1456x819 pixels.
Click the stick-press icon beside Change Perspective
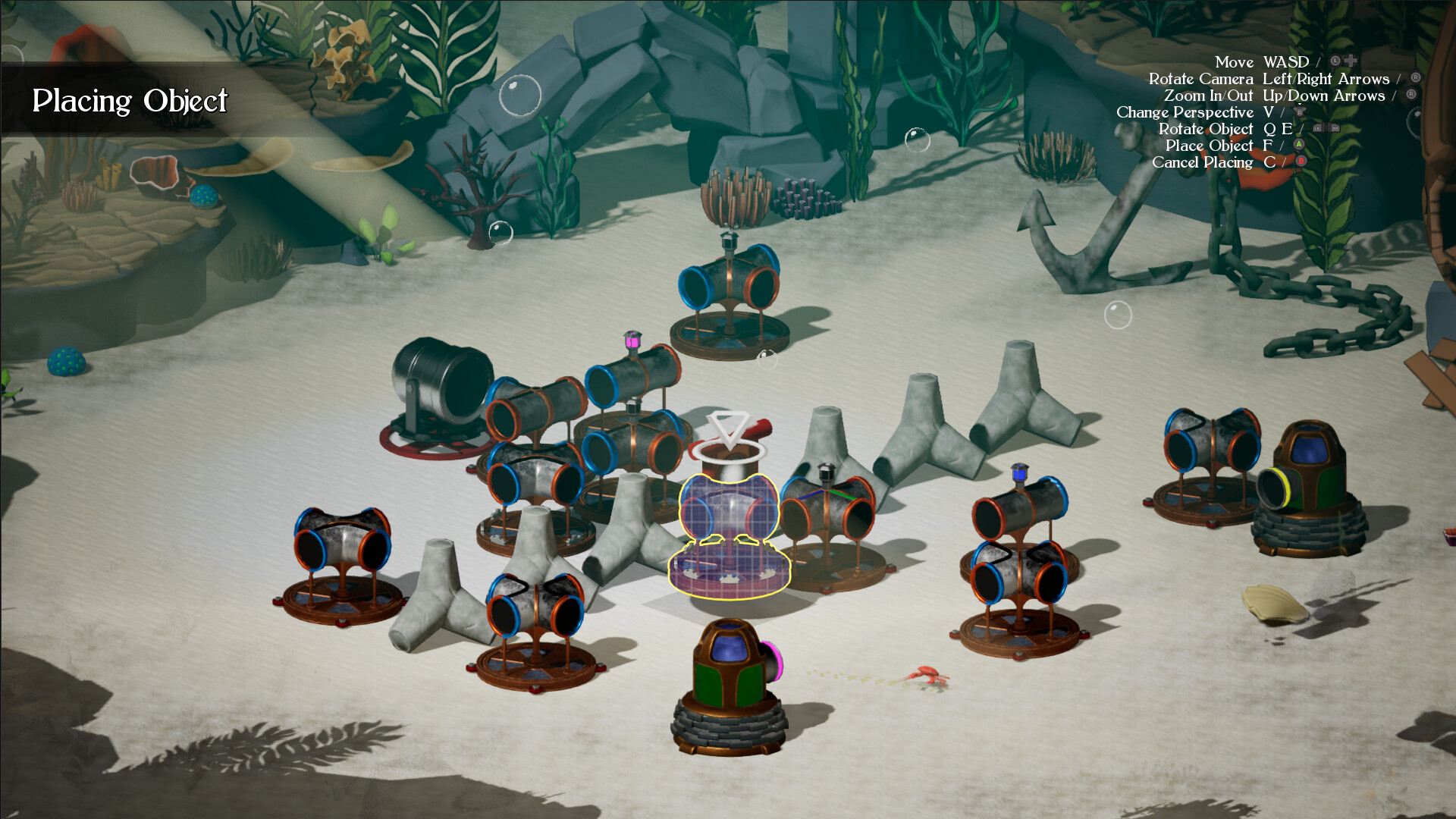1300,111
